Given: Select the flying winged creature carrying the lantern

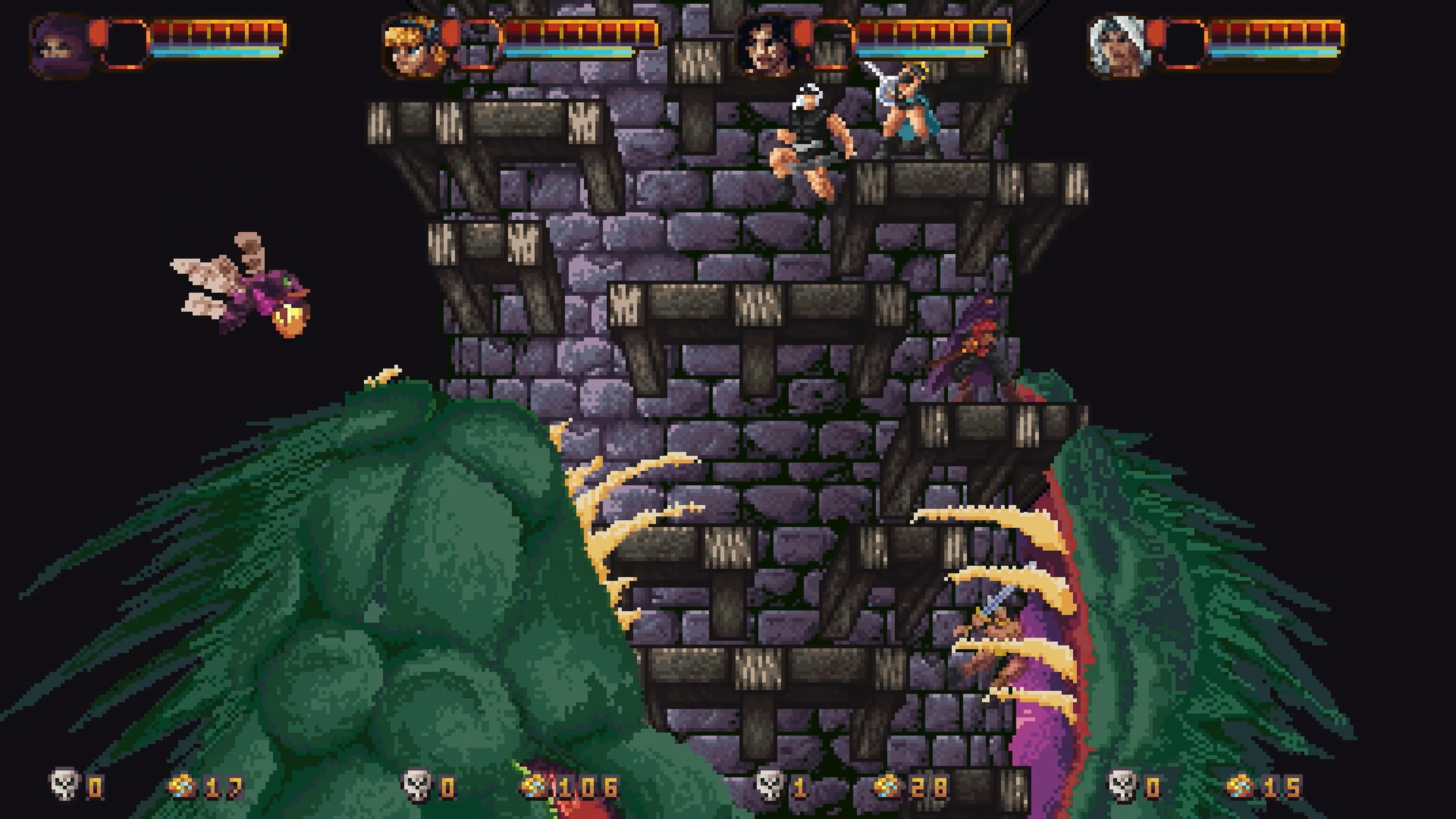Looking at the screenshot, I should [249, 288].
